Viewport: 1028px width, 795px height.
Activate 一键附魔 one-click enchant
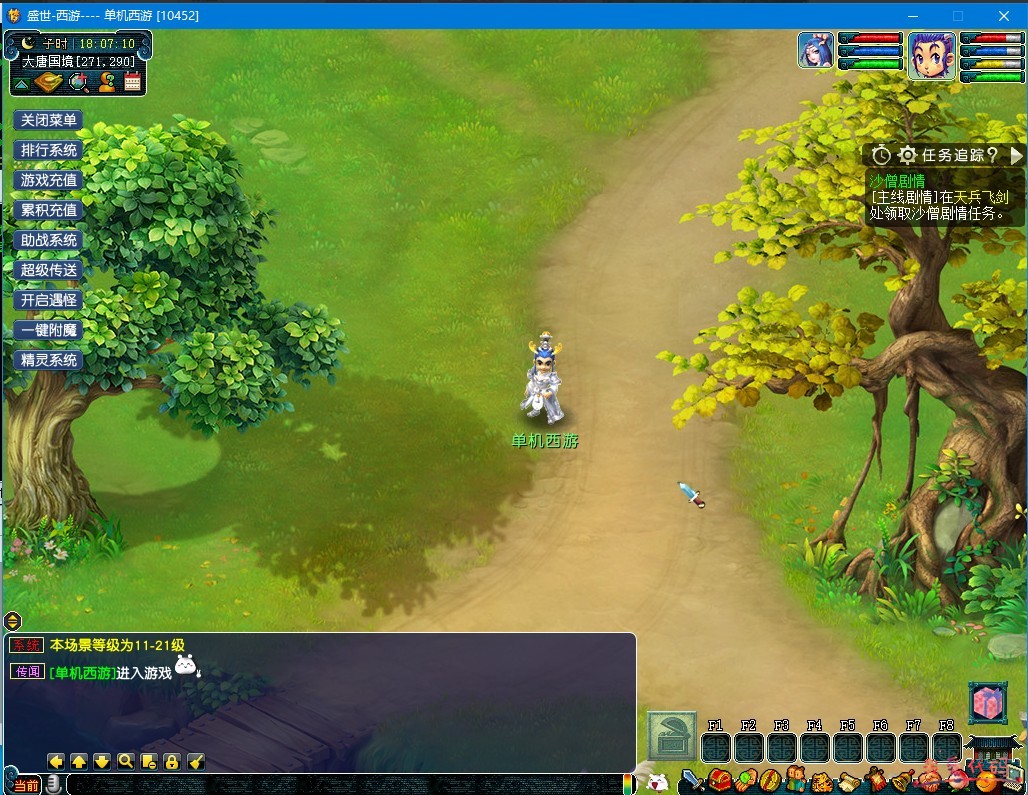(x=48, y=330)
